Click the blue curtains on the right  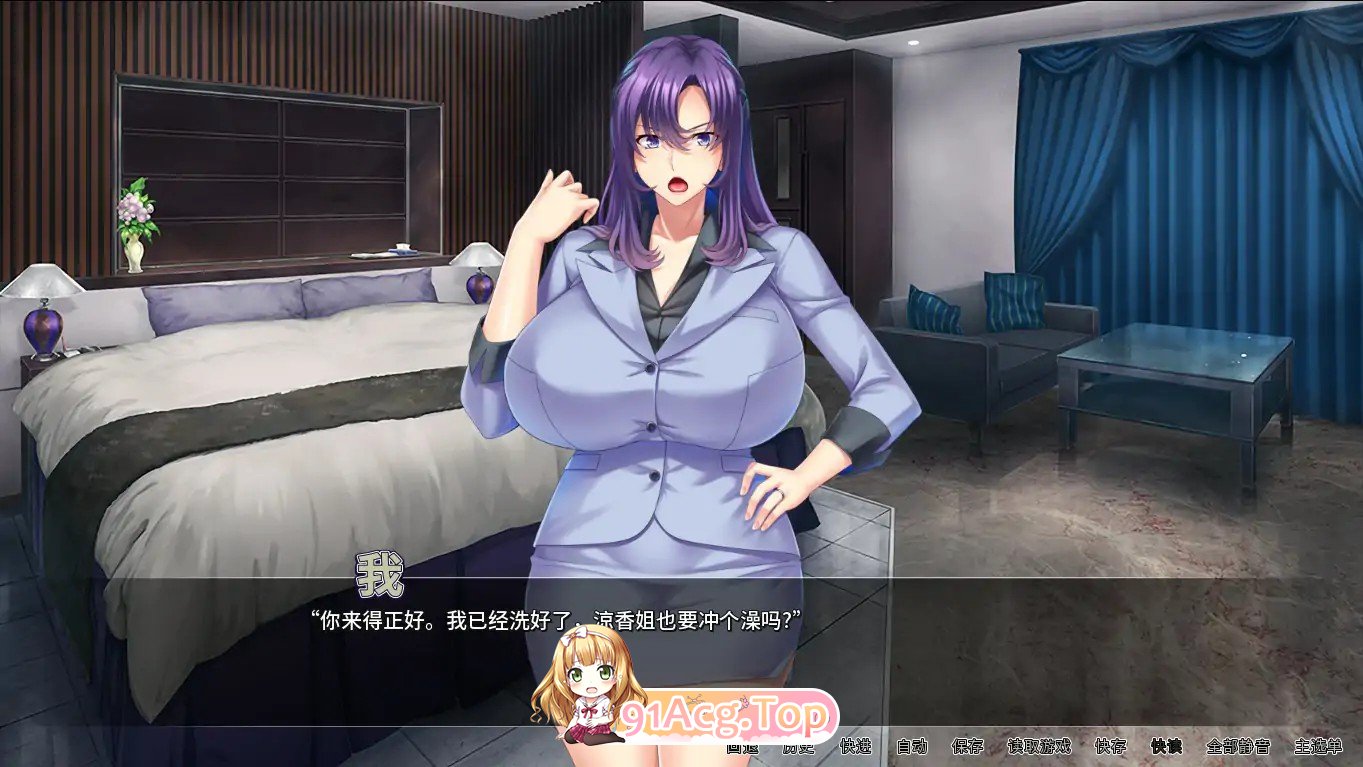(x=1180, y=180)
